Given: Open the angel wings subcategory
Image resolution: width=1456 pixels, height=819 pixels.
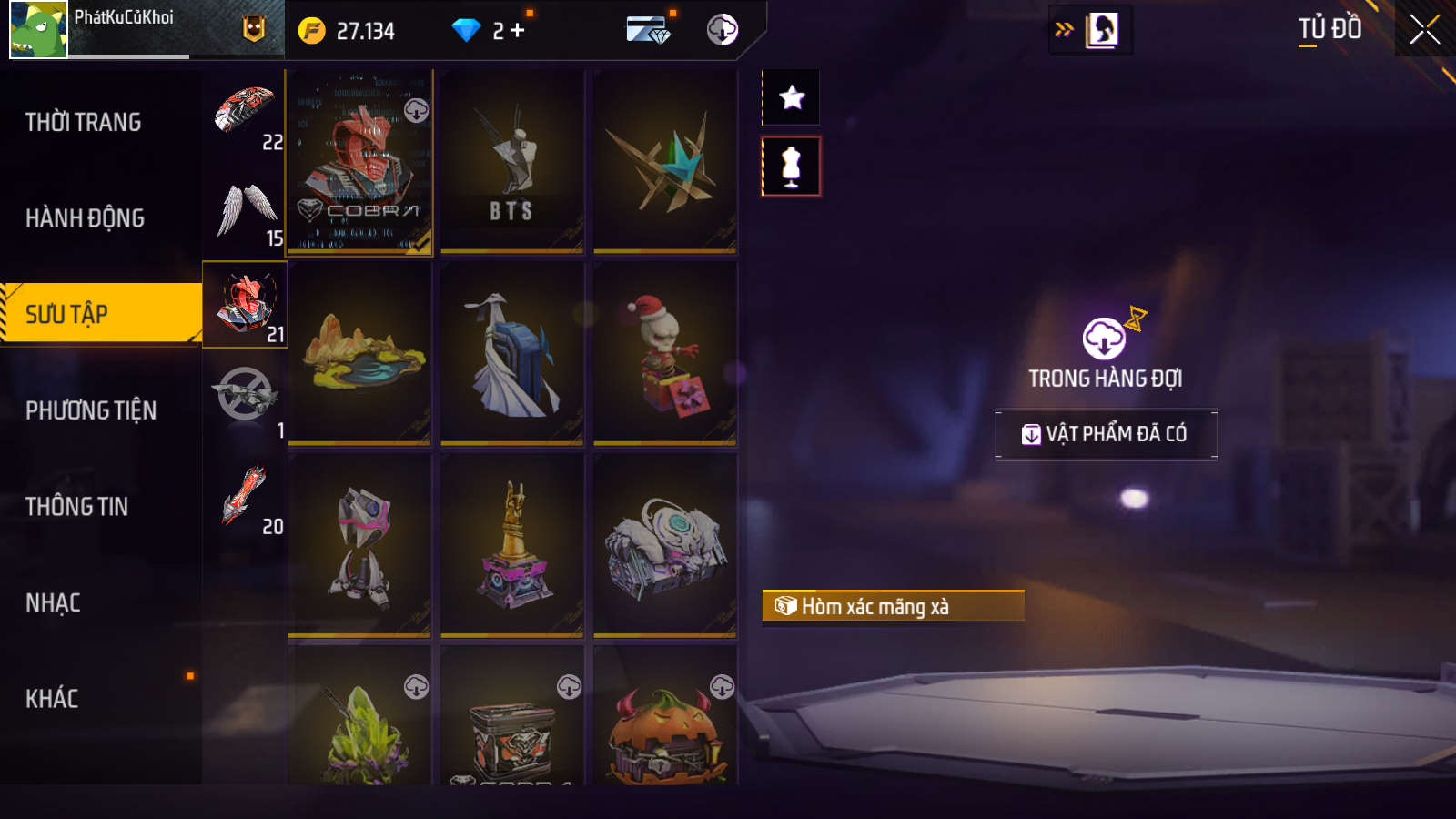Looking at the screenshot, I should pyautogui.click(x=246, y=210).
